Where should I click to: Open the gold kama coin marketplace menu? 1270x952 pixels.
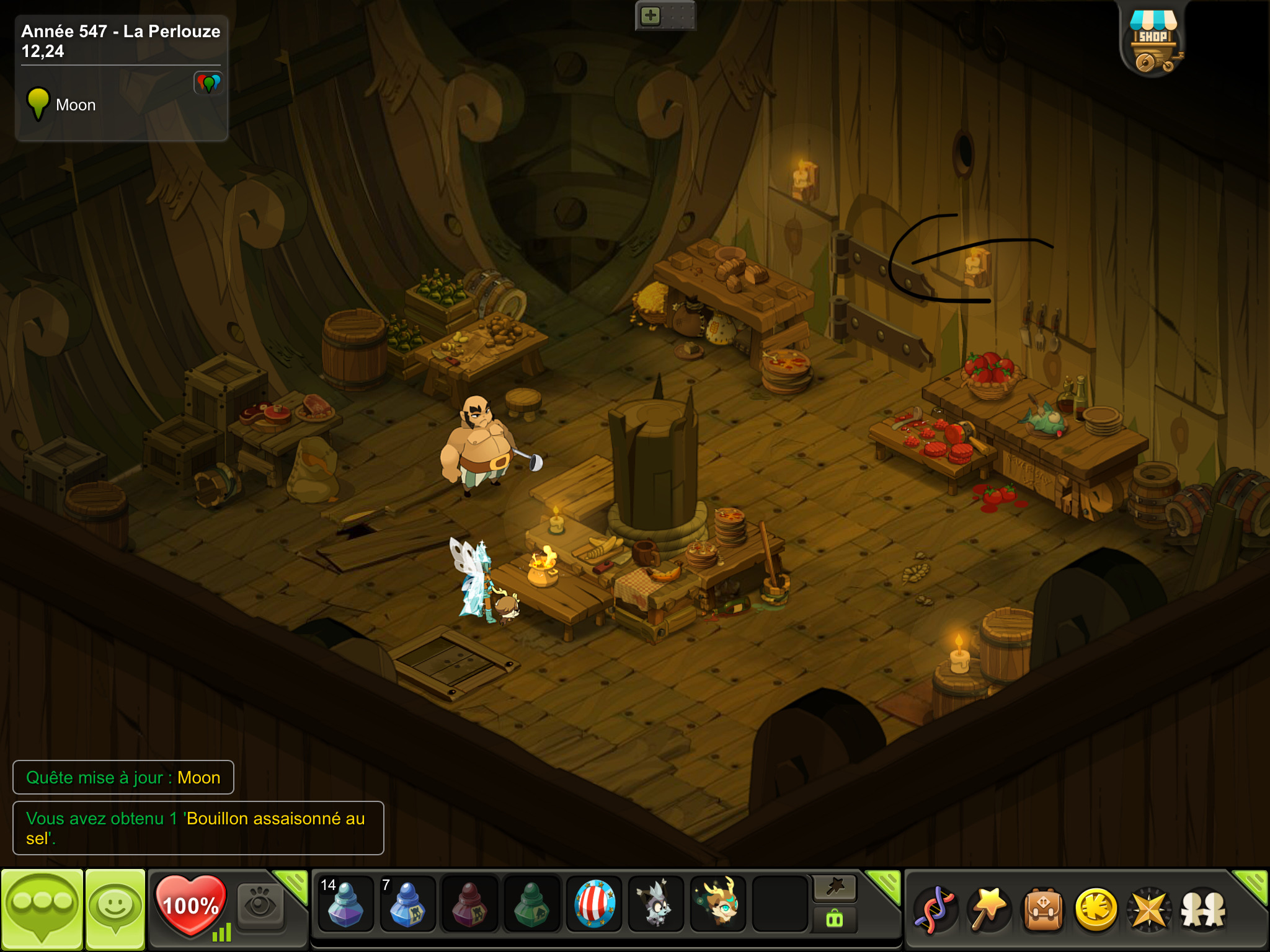1096,910
